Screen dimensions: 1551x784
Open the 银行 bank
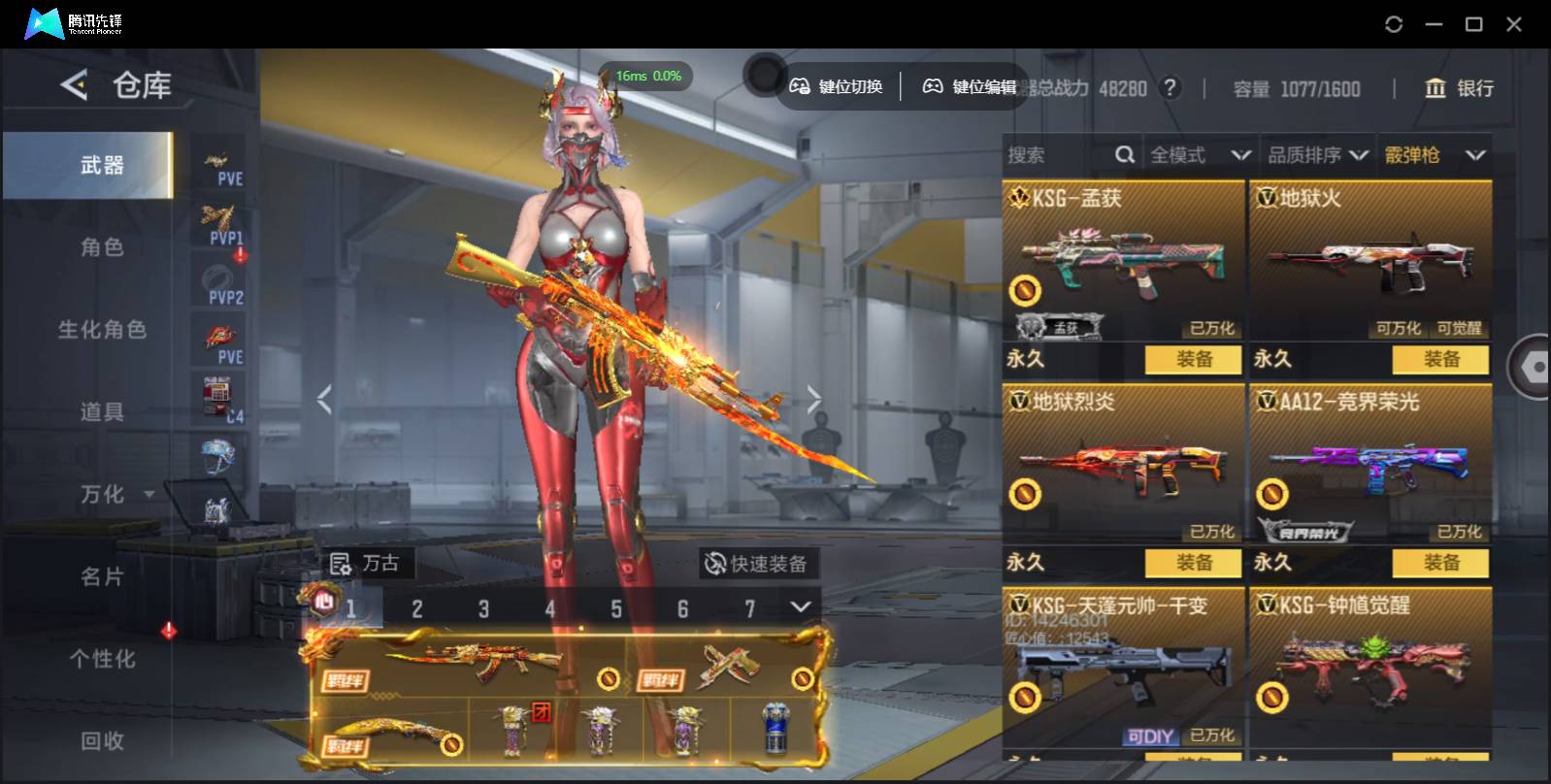1459,88
